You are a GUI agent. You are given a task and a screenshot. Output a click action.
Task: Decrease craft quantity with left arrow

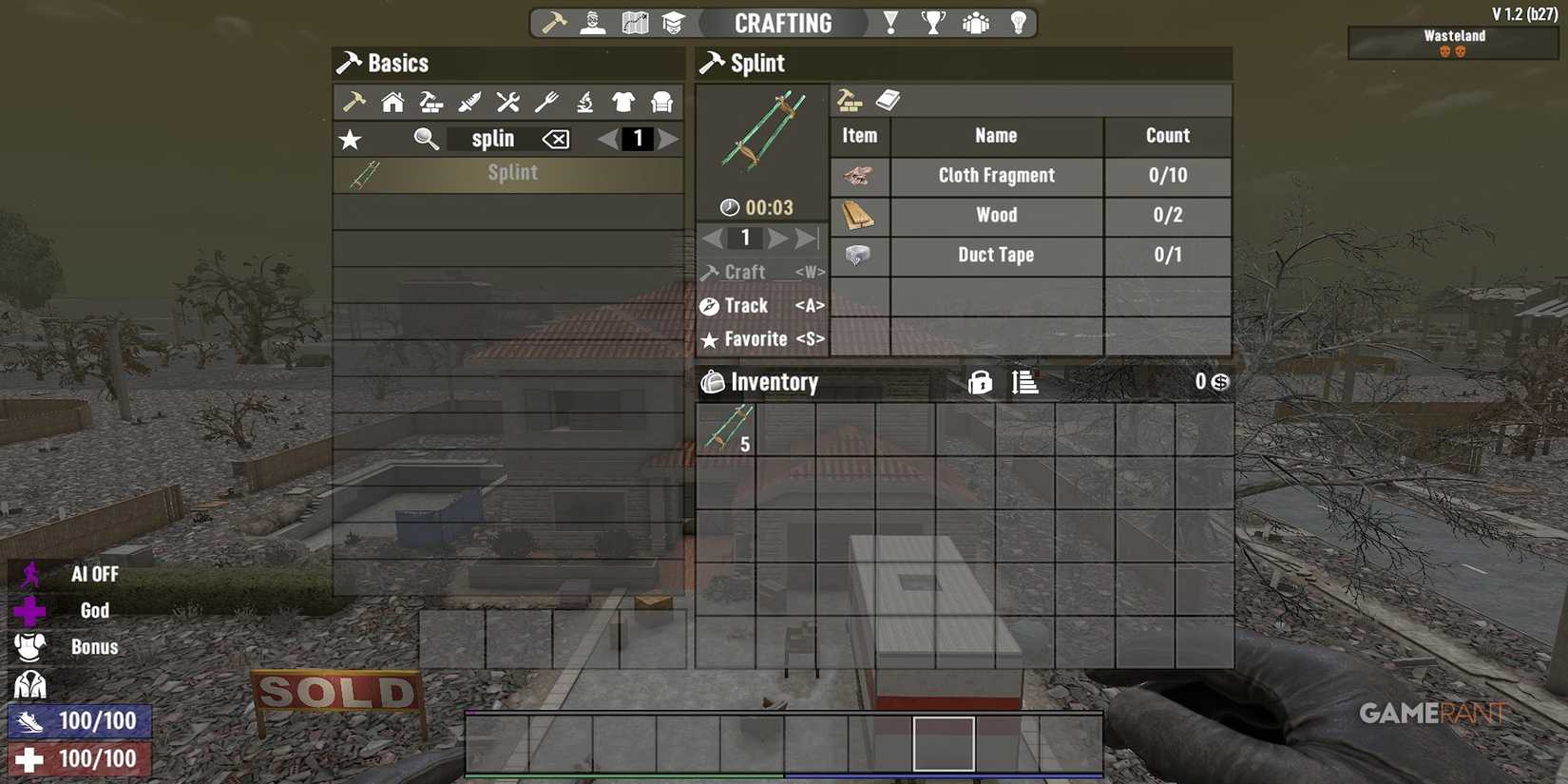click(x=715, y=238)
